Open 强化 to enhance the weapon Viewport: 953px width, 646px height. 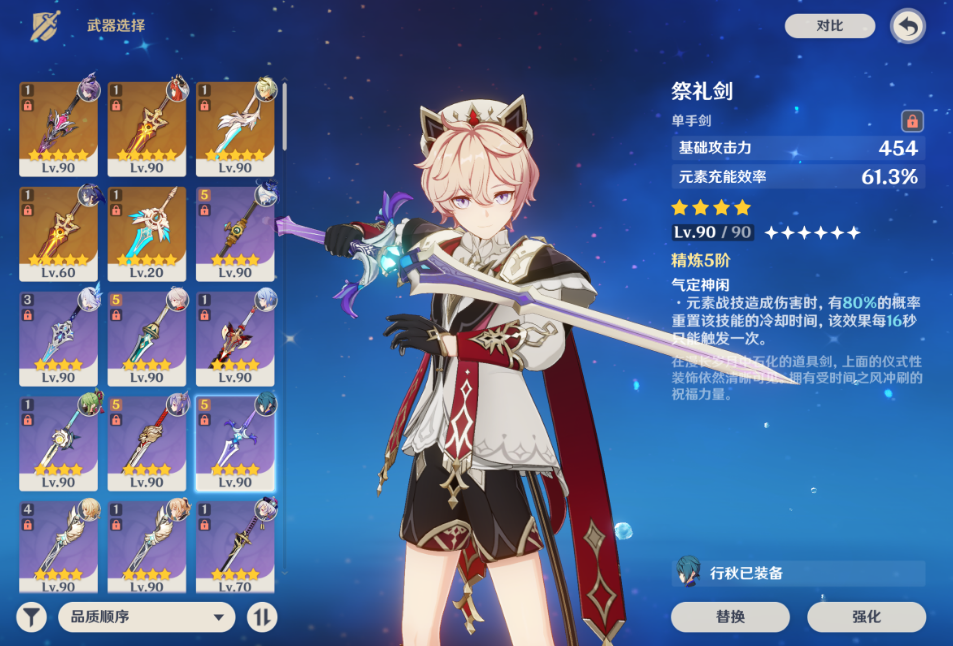866,617
